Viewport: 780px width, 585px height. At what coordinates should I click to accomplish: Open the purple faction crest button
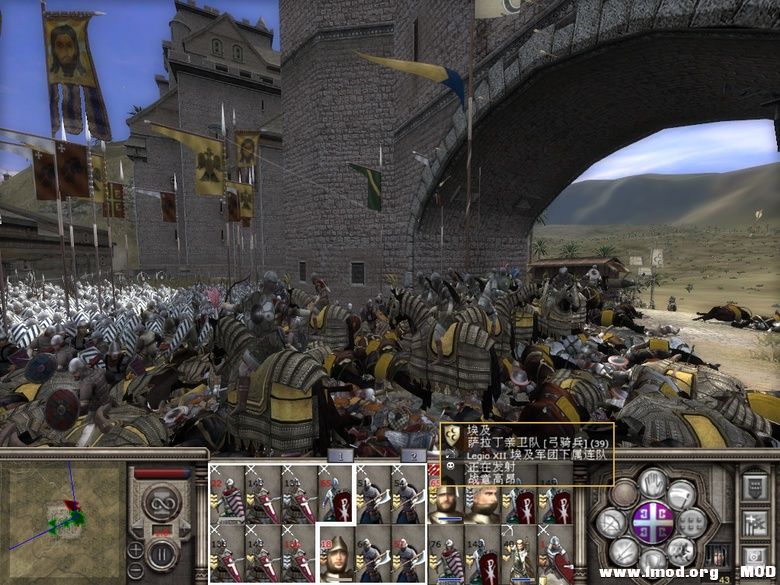pos(653,523)
